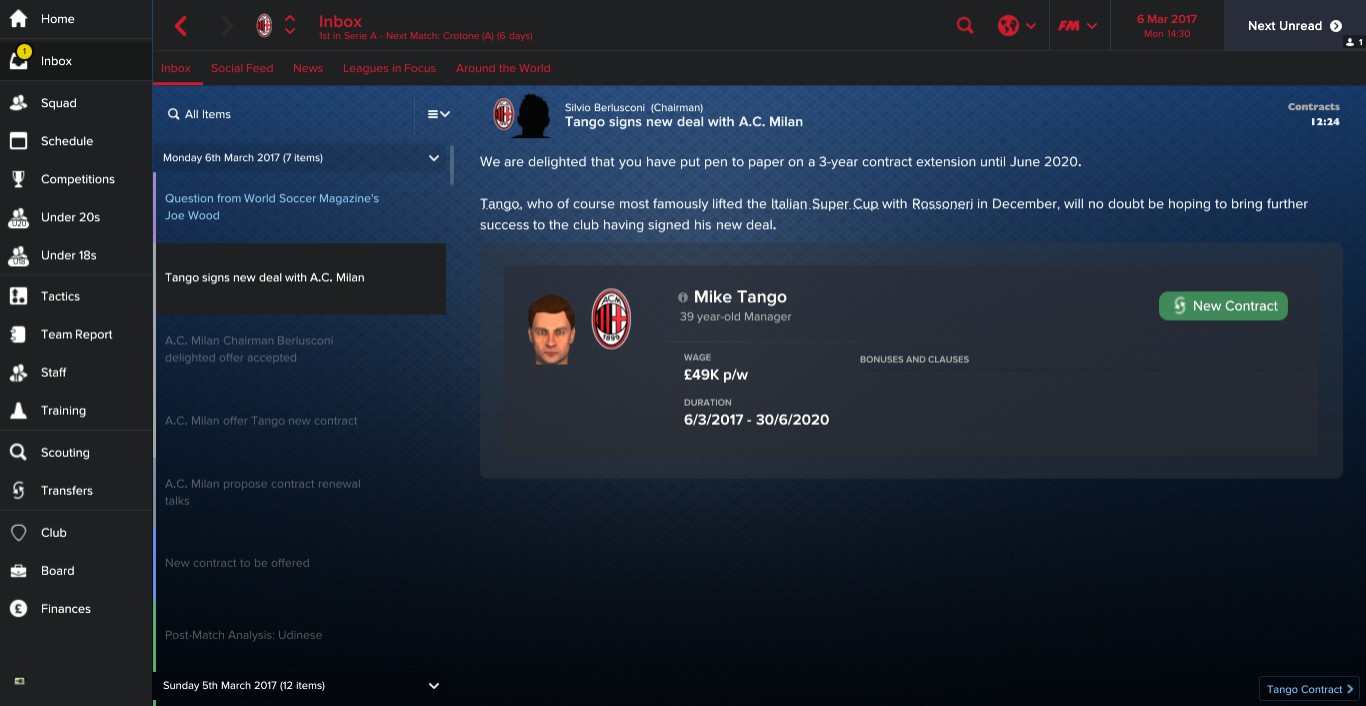Select the Scouting sidebar entry
The image size is (1366, 706).
click(65, 452)
